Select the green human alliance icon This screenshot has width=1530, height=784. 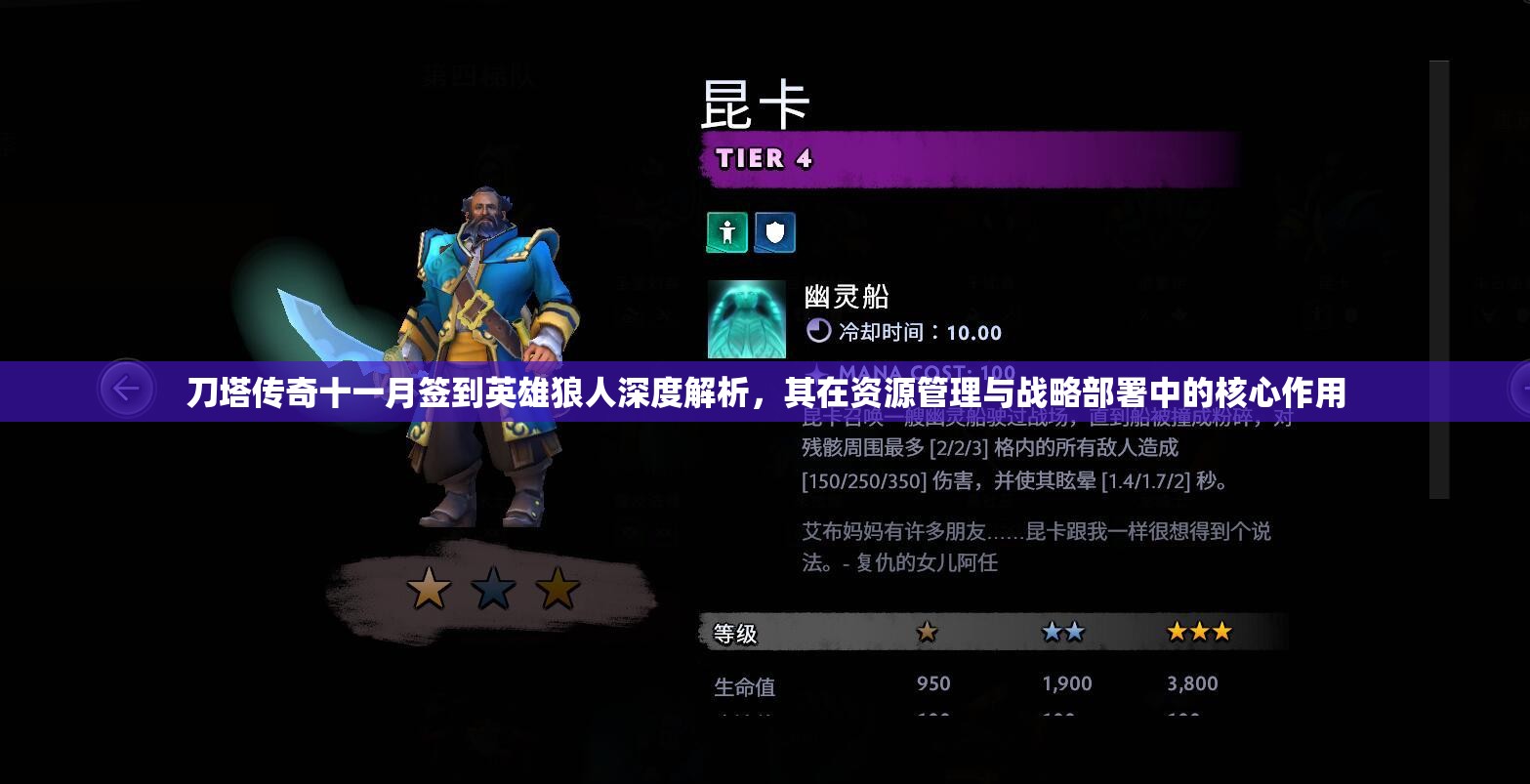[x=726, y=232]
